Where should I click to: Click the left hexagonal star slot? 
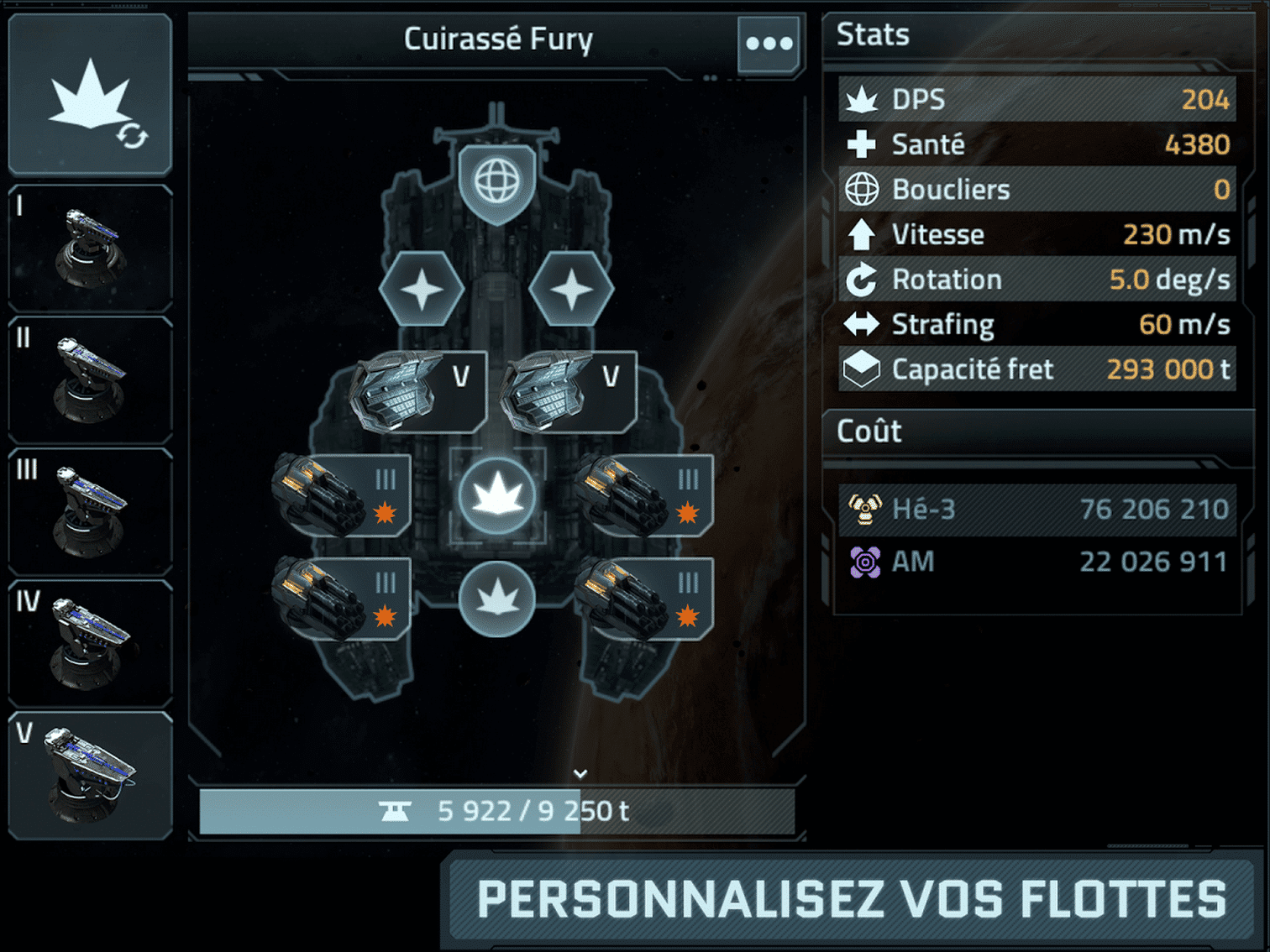(422, 290)
